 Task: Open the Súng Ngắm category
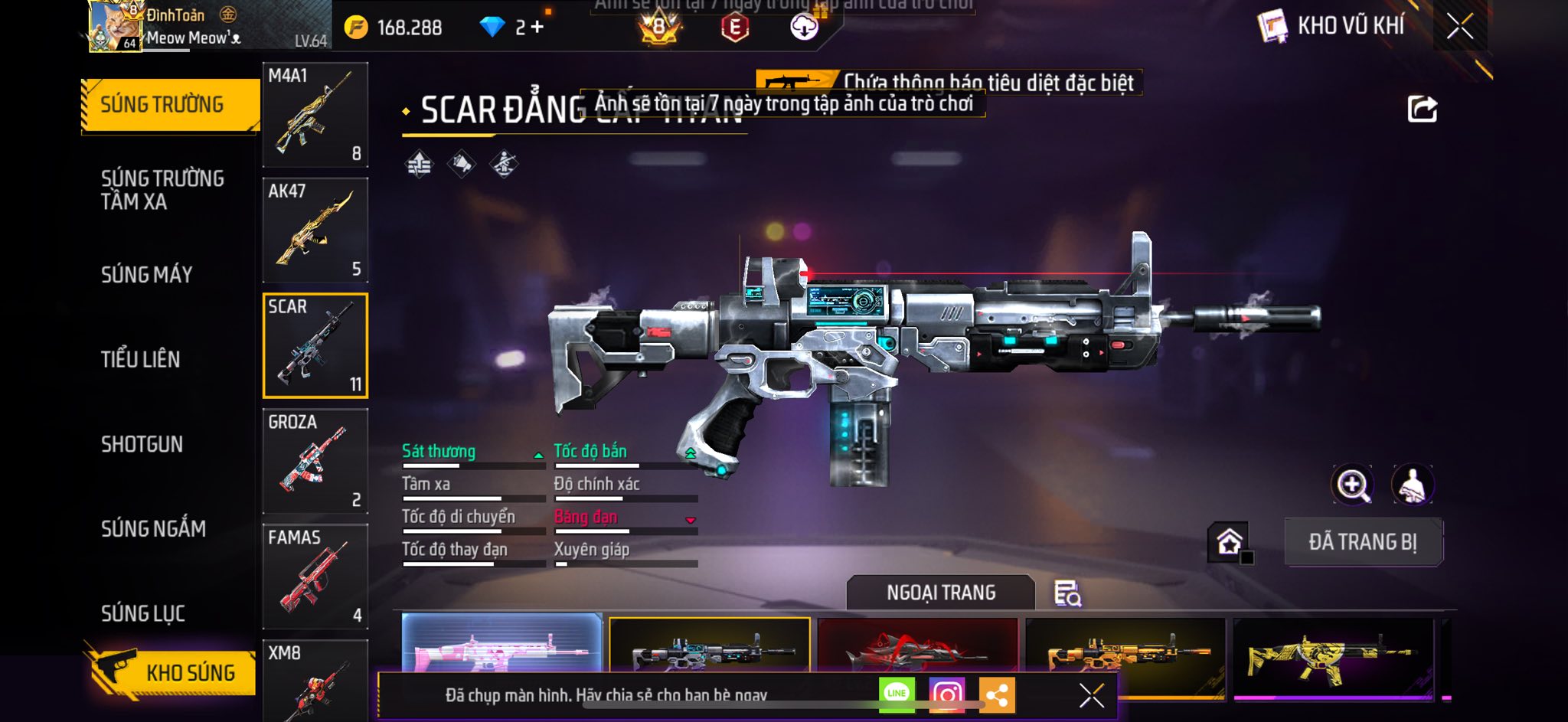[153, 528]
